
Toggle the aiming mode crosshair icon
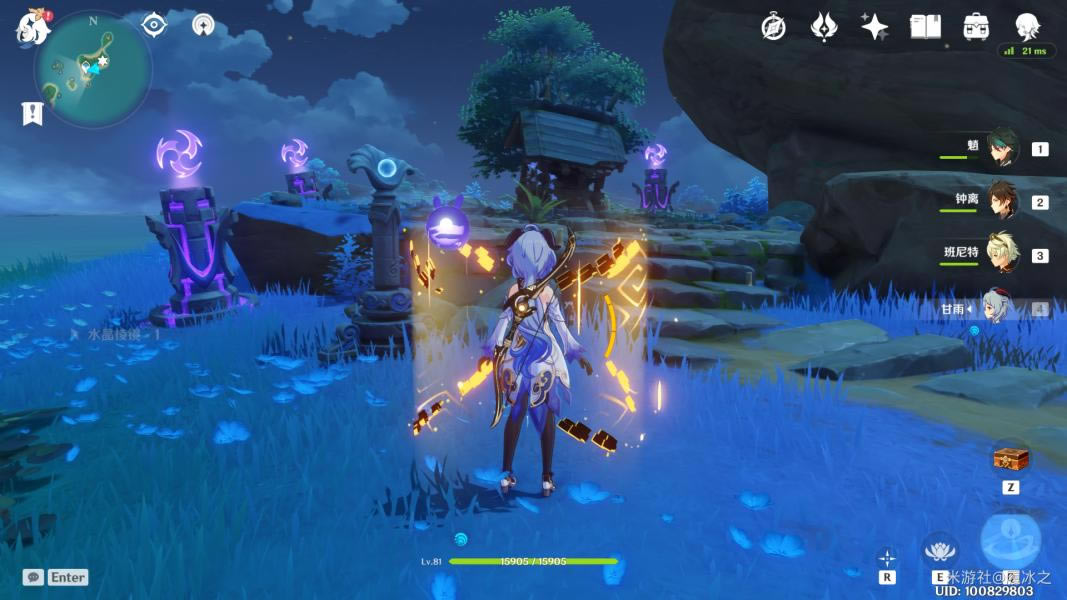(x=887, y=557)
